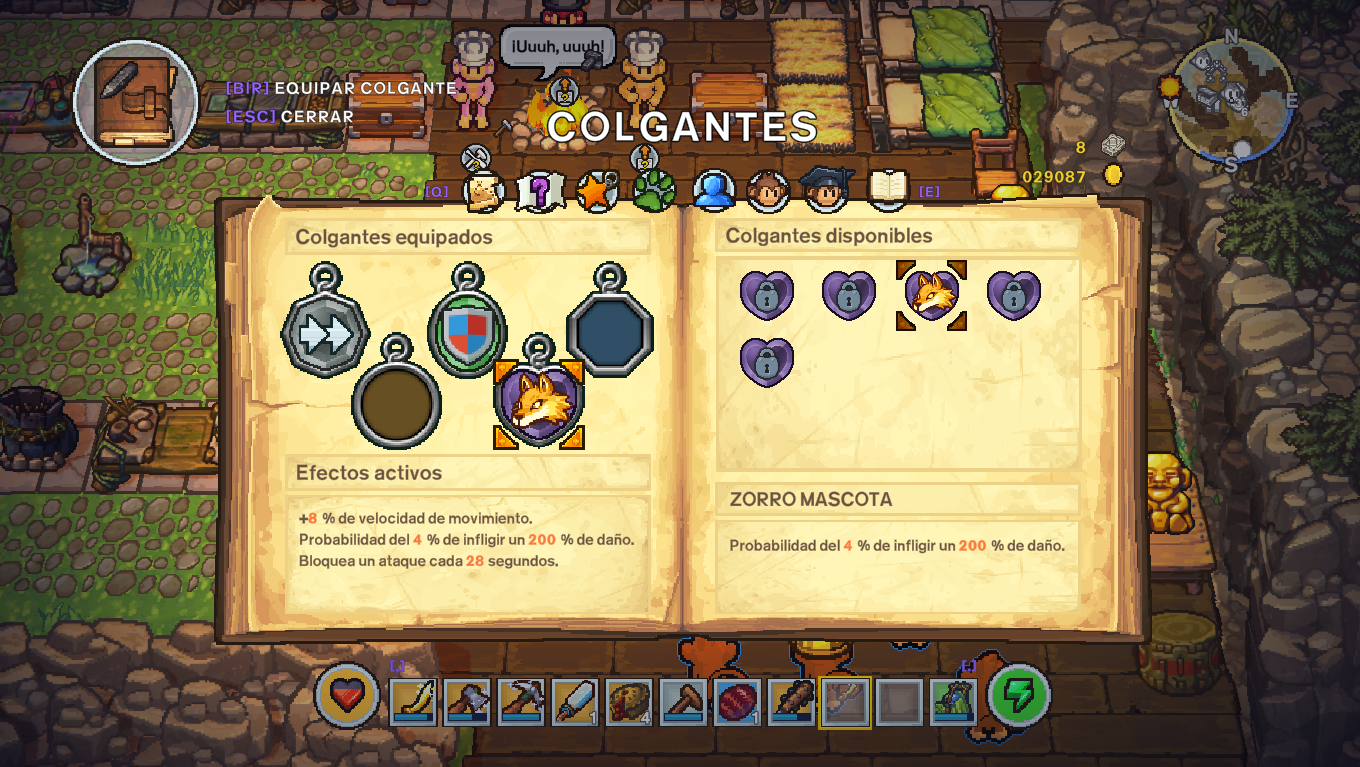Open the book tab on the right
The height and width of the screenshot is (767, 1360).
click(x=885, y=188)
